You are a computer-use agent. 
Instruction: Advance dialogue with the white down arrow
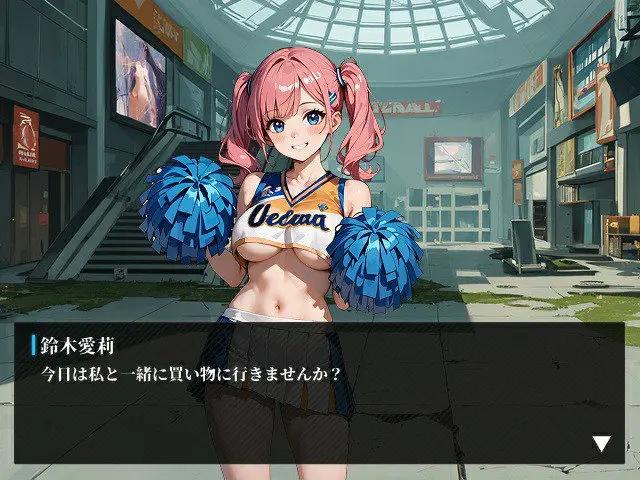click(x=601, y=443)
